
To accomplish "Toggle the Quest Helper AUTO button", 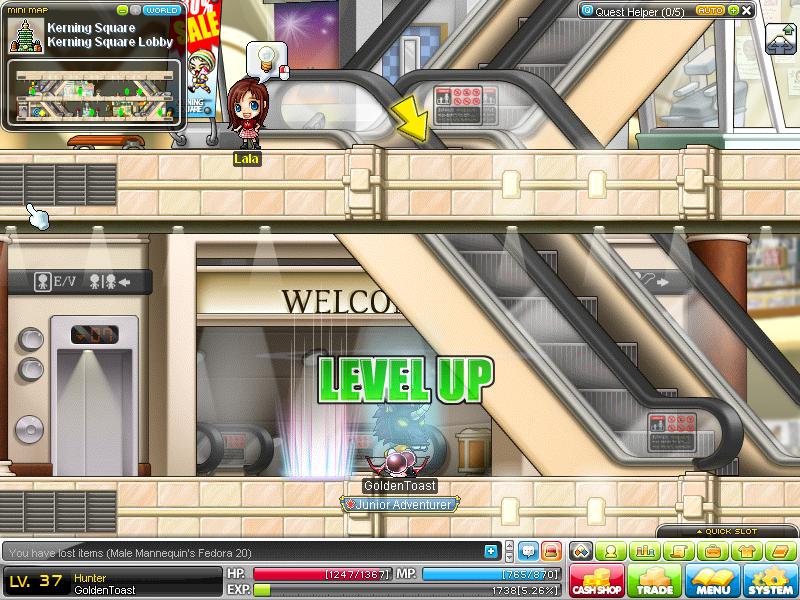I will 709,10.
